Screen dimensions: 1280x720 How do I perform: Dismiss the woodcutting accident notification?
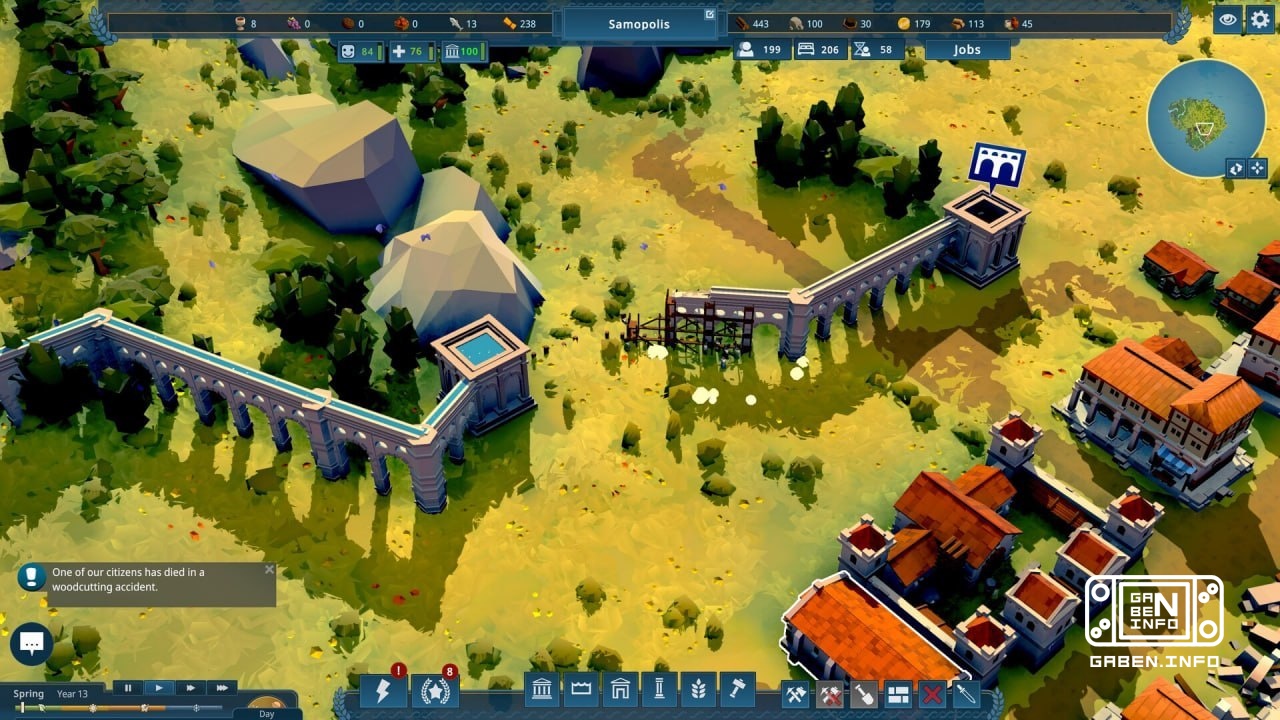click(268, 568)
